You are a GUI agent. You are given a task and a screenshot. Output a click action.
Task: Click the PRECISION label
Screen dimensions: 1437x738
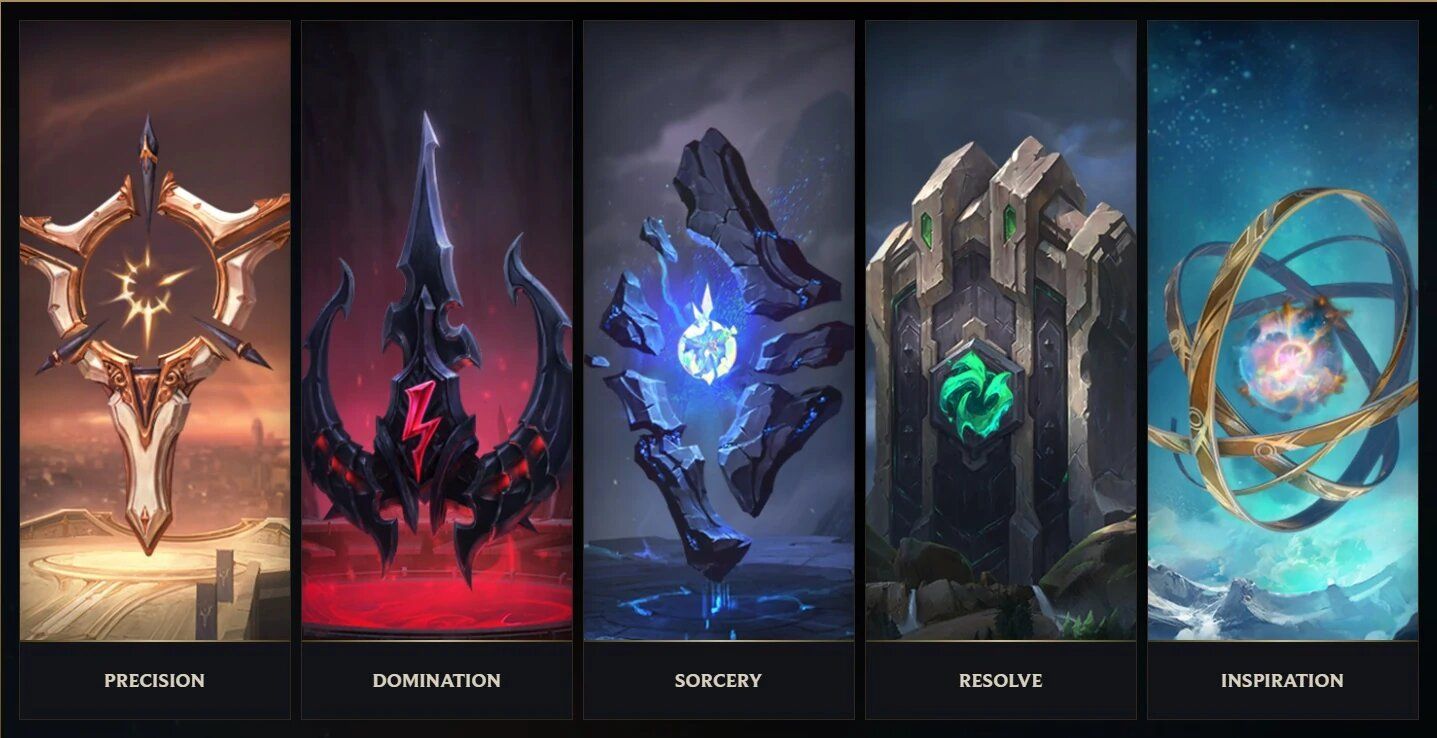152,680
